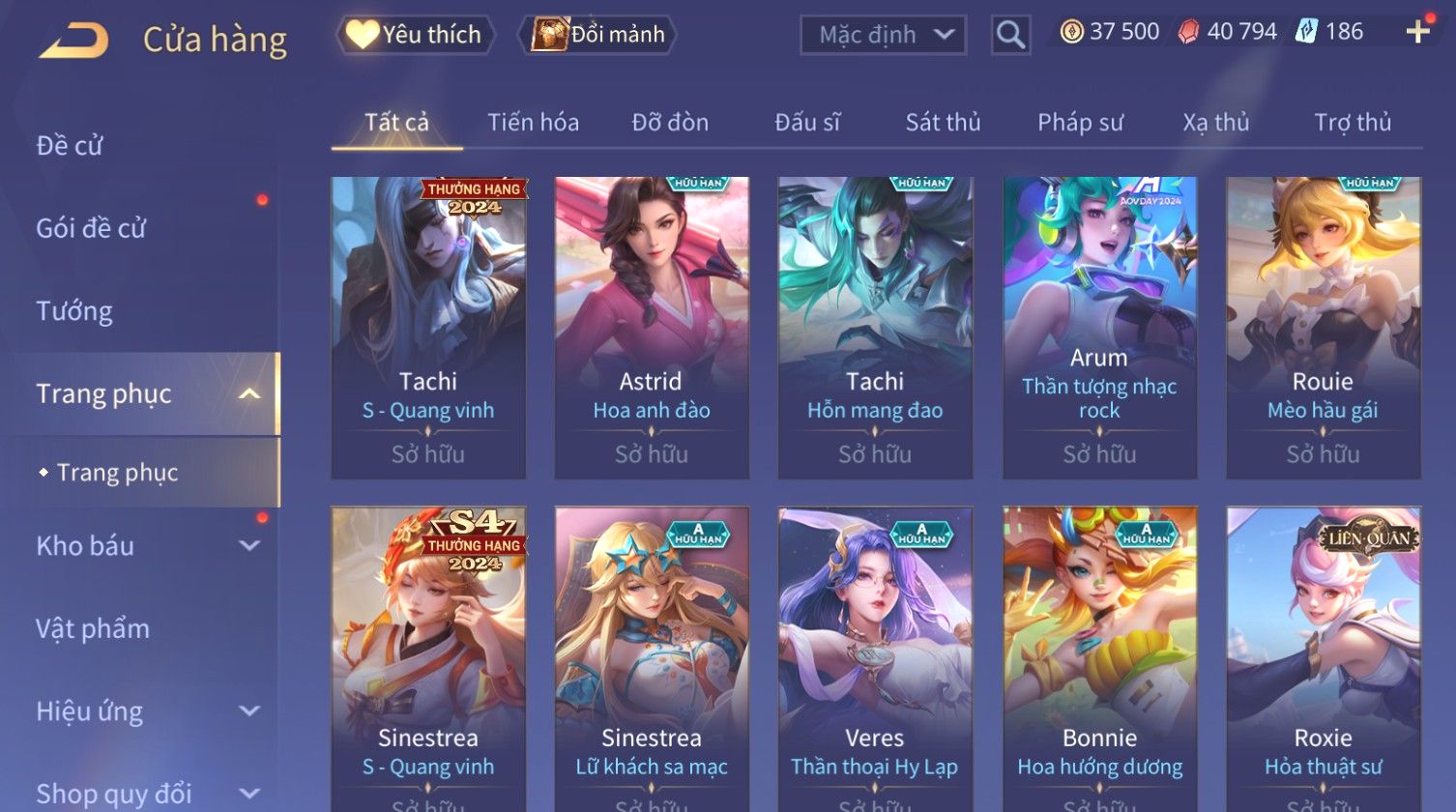Expand the Mặc định sort dropdown
The image size is (1456, 812).
point(883,36)
